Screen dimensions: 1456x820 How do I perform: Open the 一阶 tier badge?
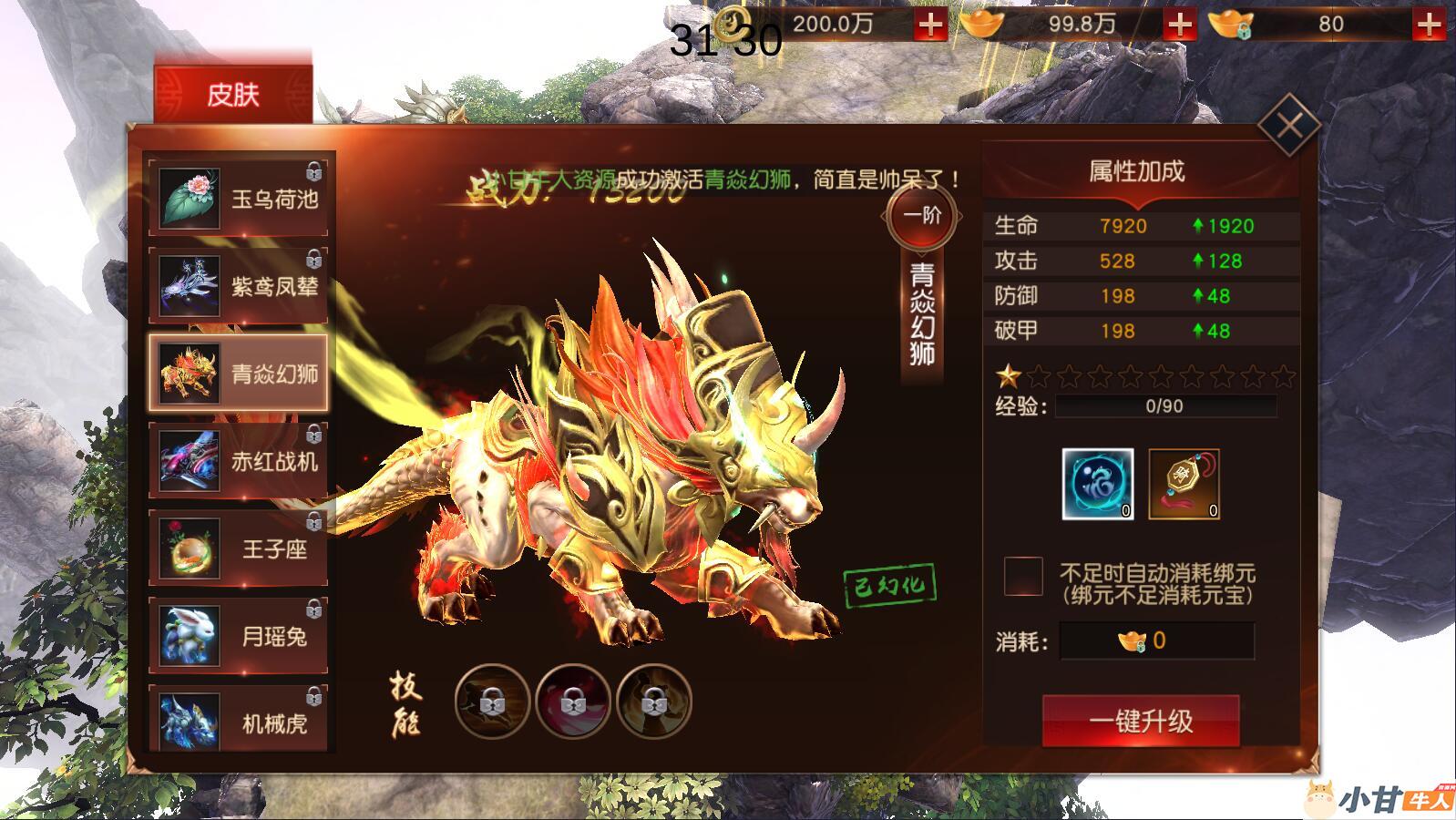pyautogui.click(x=921, y=216)
